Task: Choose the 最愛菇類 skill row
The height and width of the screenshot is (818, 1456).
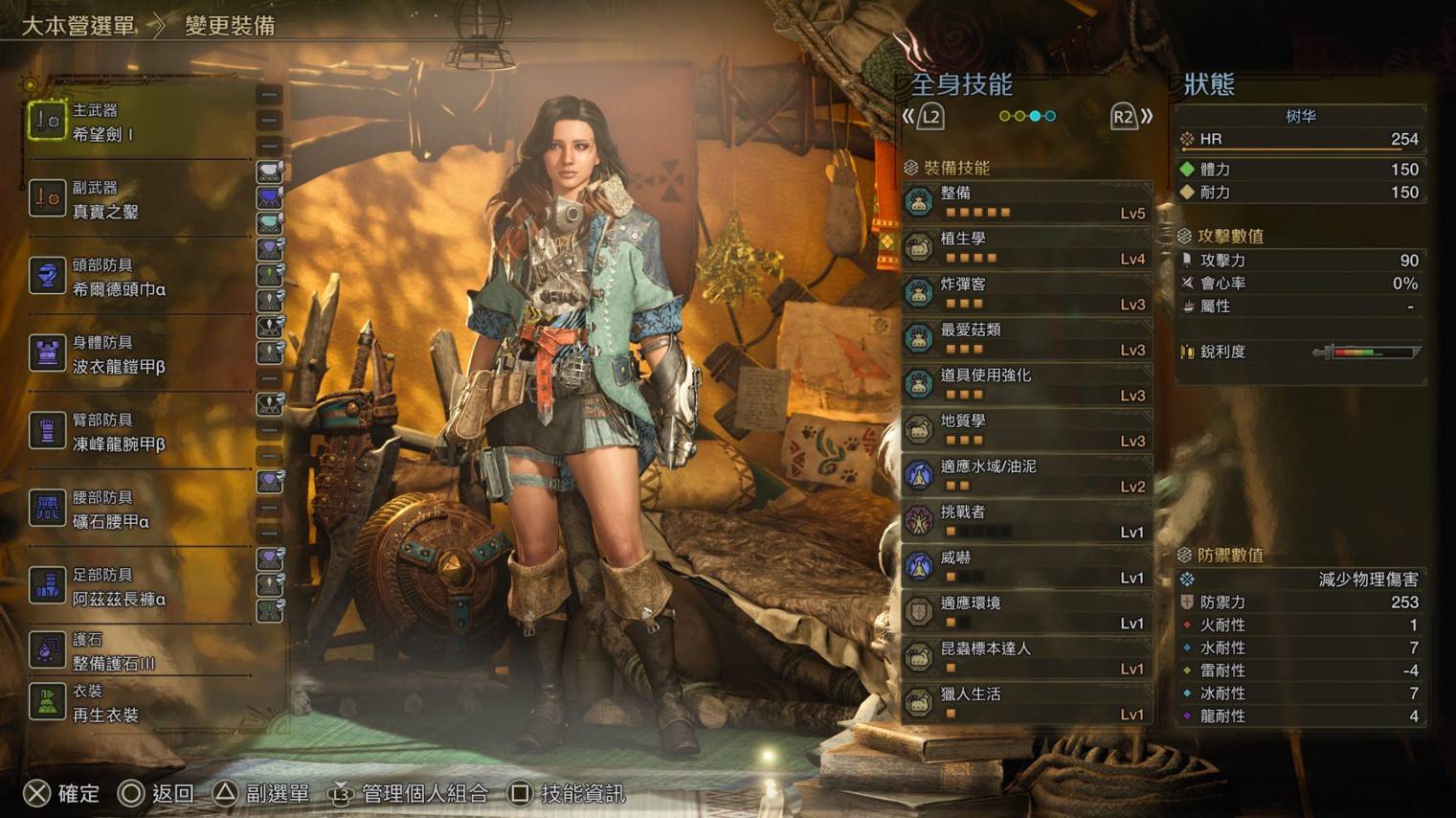Action: pos(1026,339)
